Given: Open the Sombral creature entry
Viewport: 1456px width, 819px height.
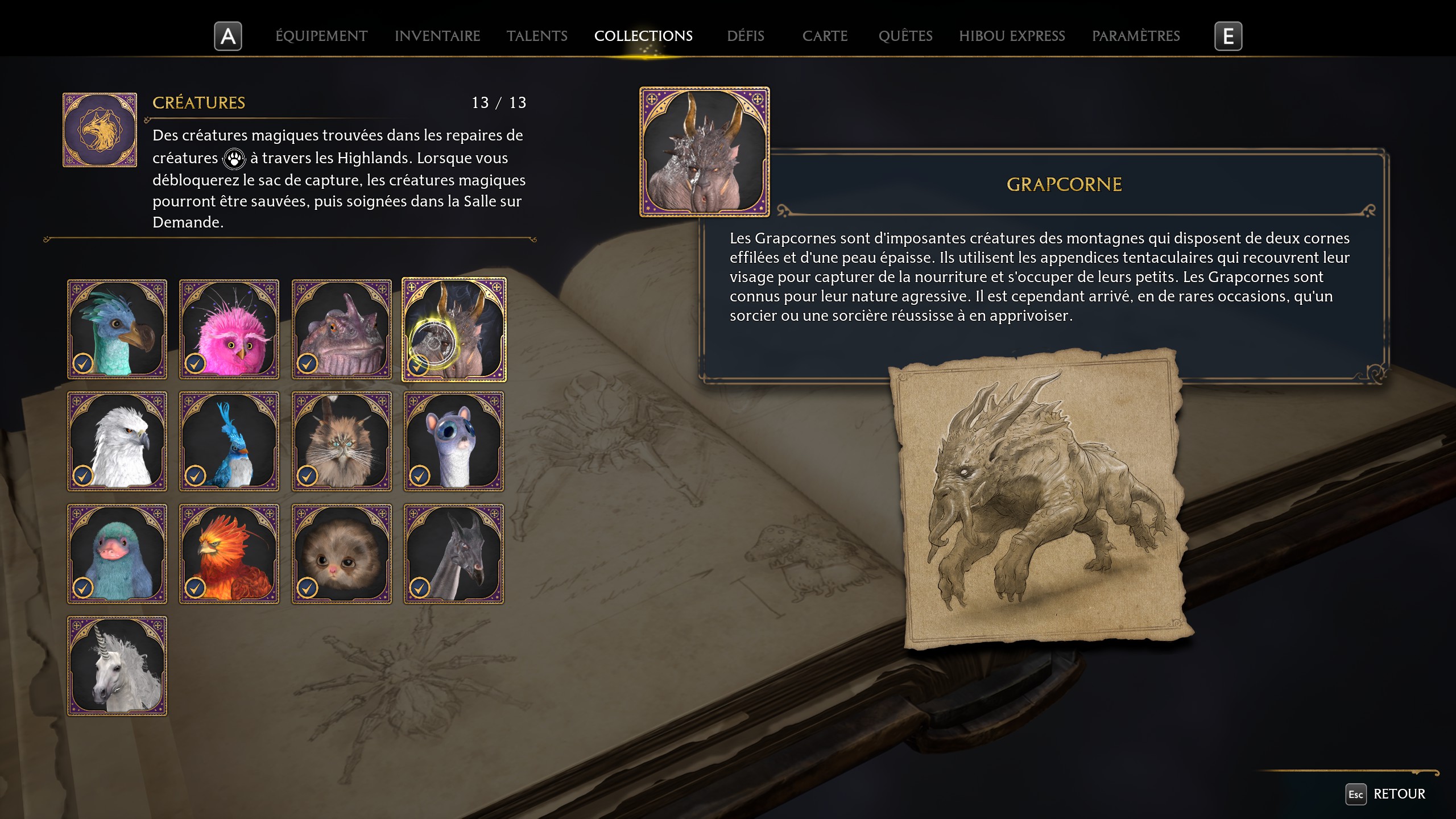Looking at the screenshot, I should point(455,553).
